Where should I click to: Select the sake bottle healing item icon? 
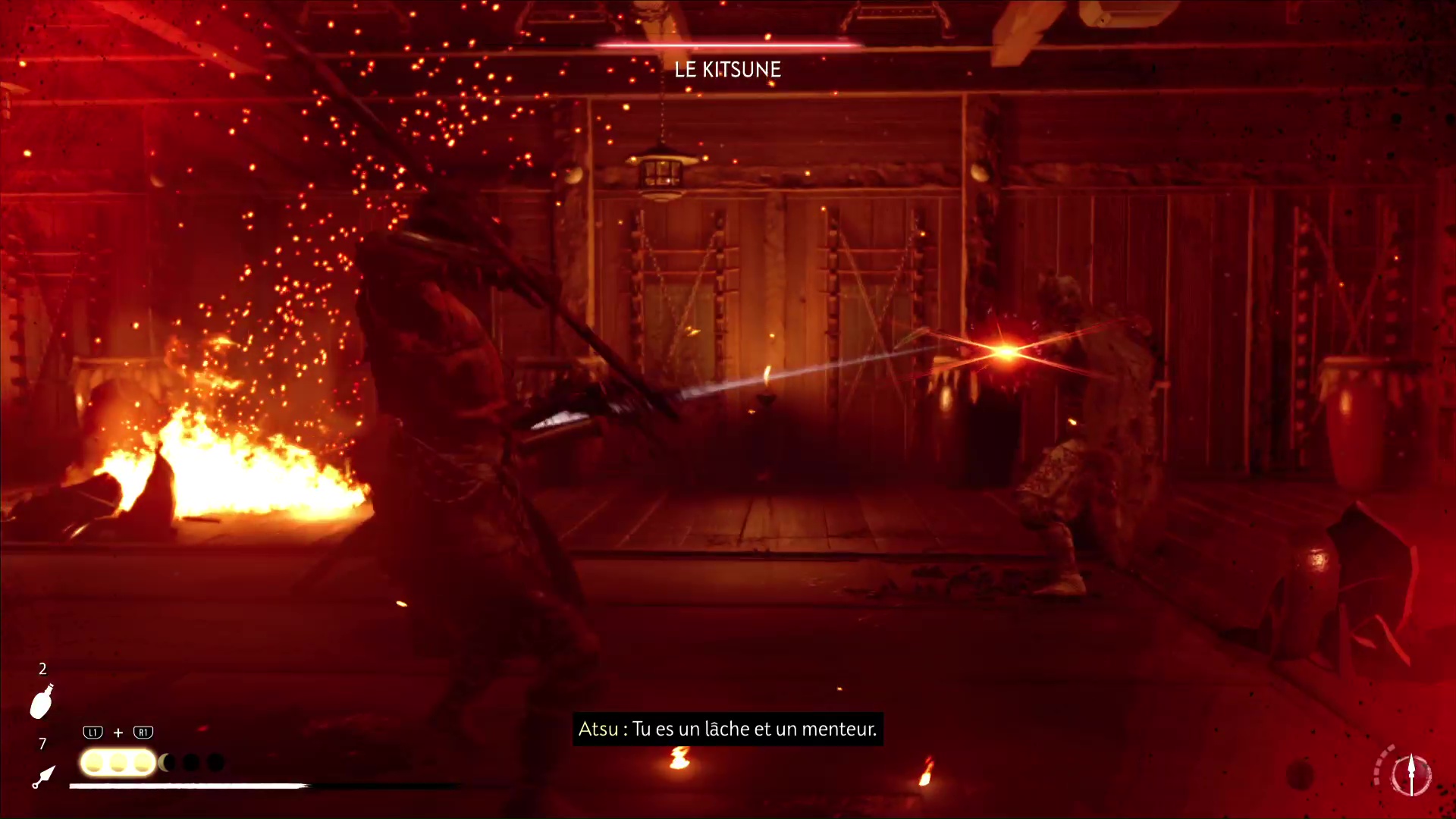click(x=42, y=701)
